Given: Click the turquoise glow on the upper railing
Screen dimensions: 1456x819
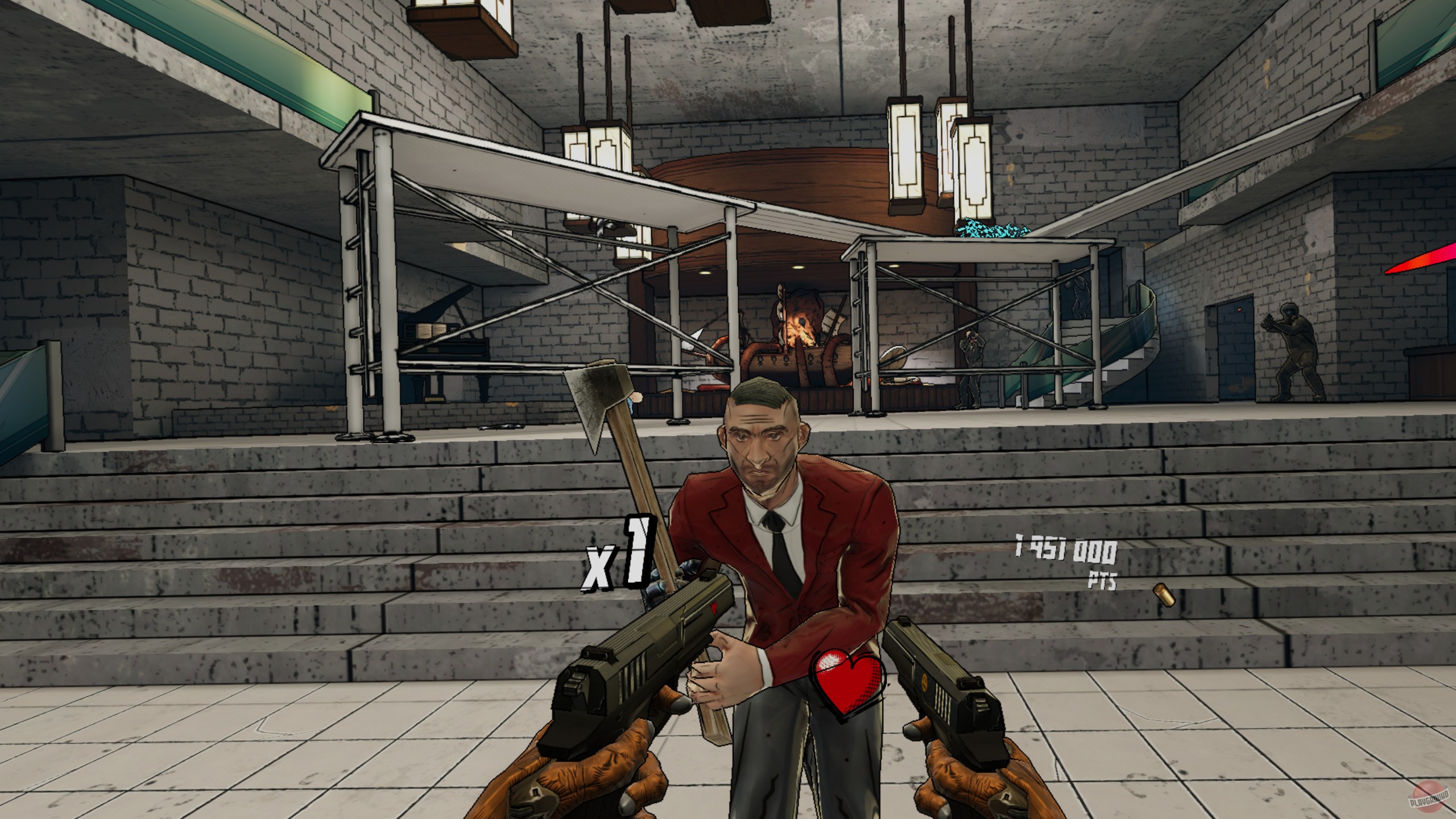Looking at the screenshot, I should (x=990, y=230).
